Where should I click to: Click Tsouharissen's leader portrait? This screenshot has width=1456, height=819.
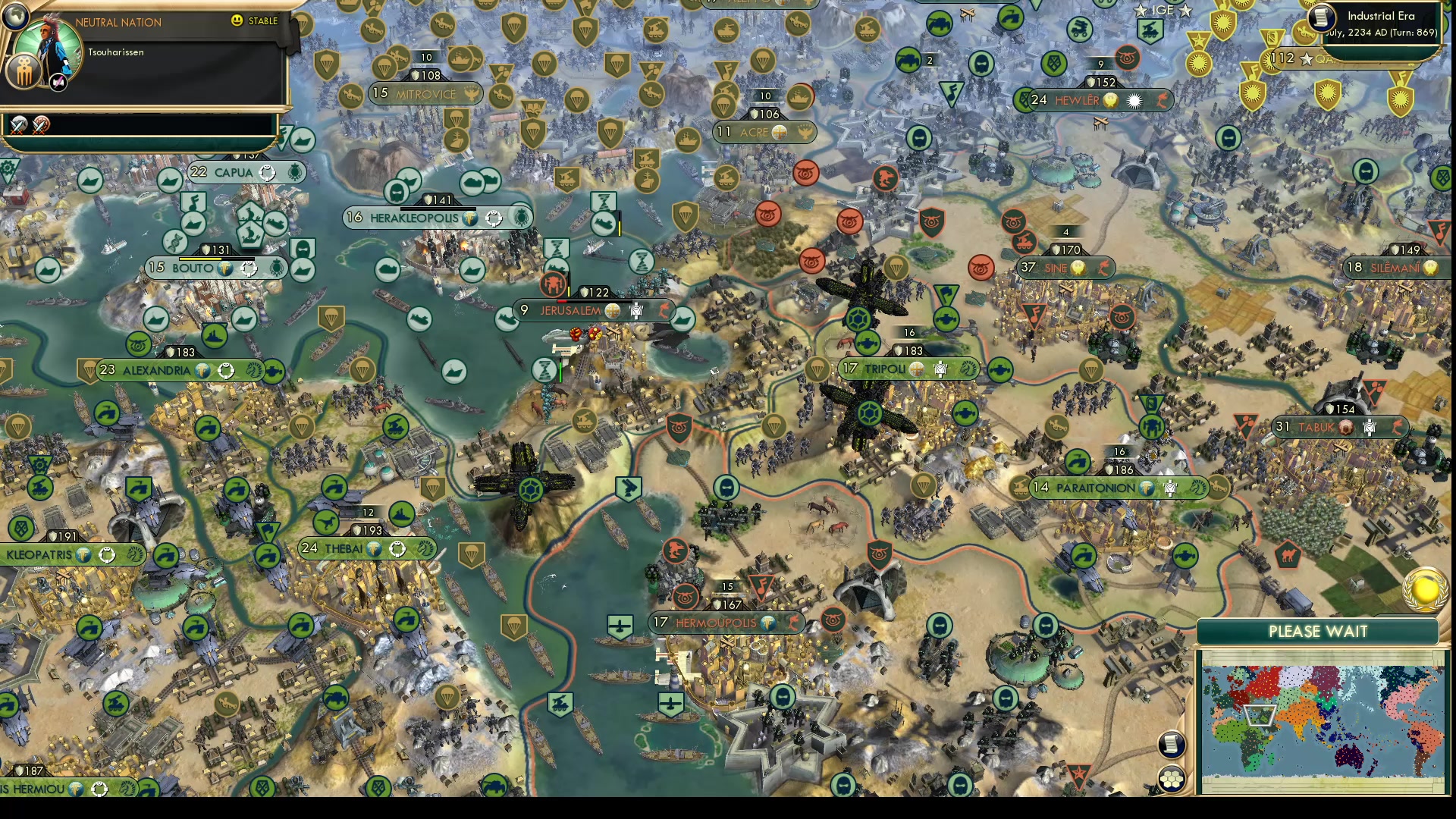47,43
